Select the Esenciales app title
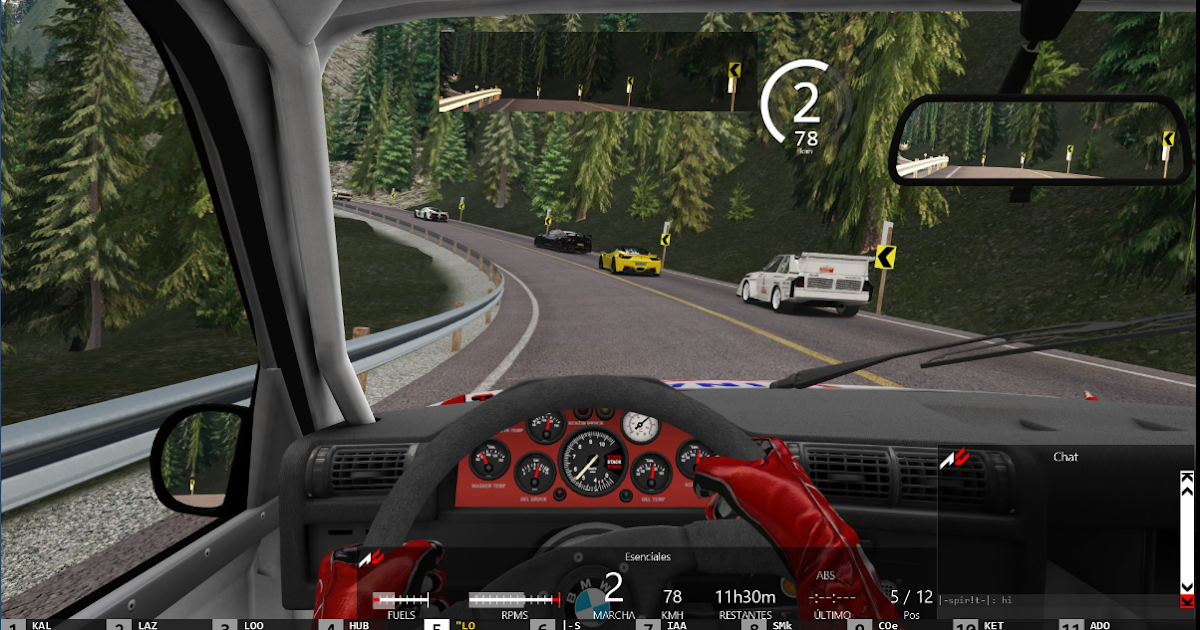 [647, 556]
